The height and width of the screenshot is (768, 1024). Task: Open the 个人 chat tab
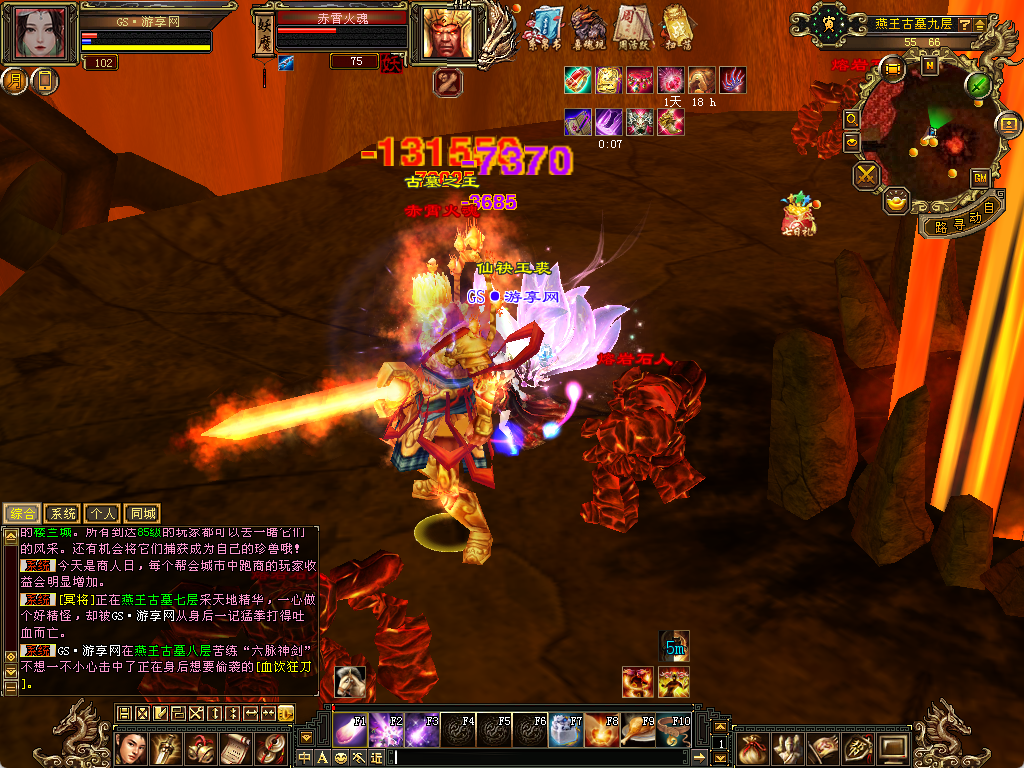pyautogui.click(x=102, y=513)
